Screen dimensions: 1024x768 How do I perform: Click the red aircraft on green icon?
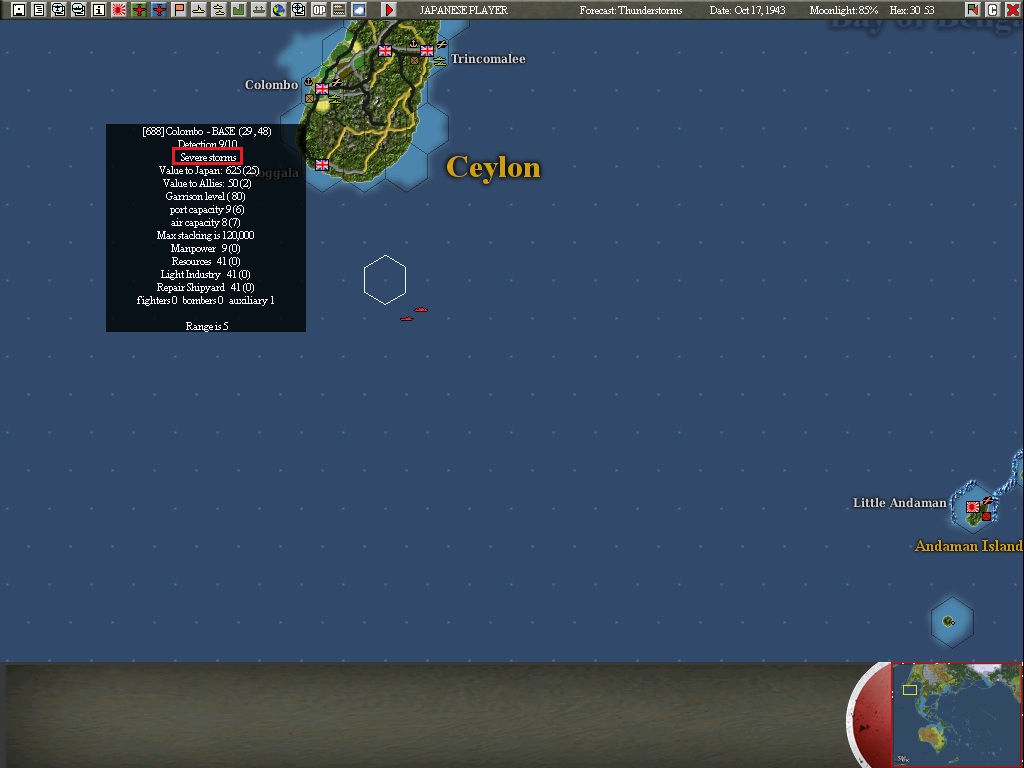pyautogui.click(x=139, y=10)
